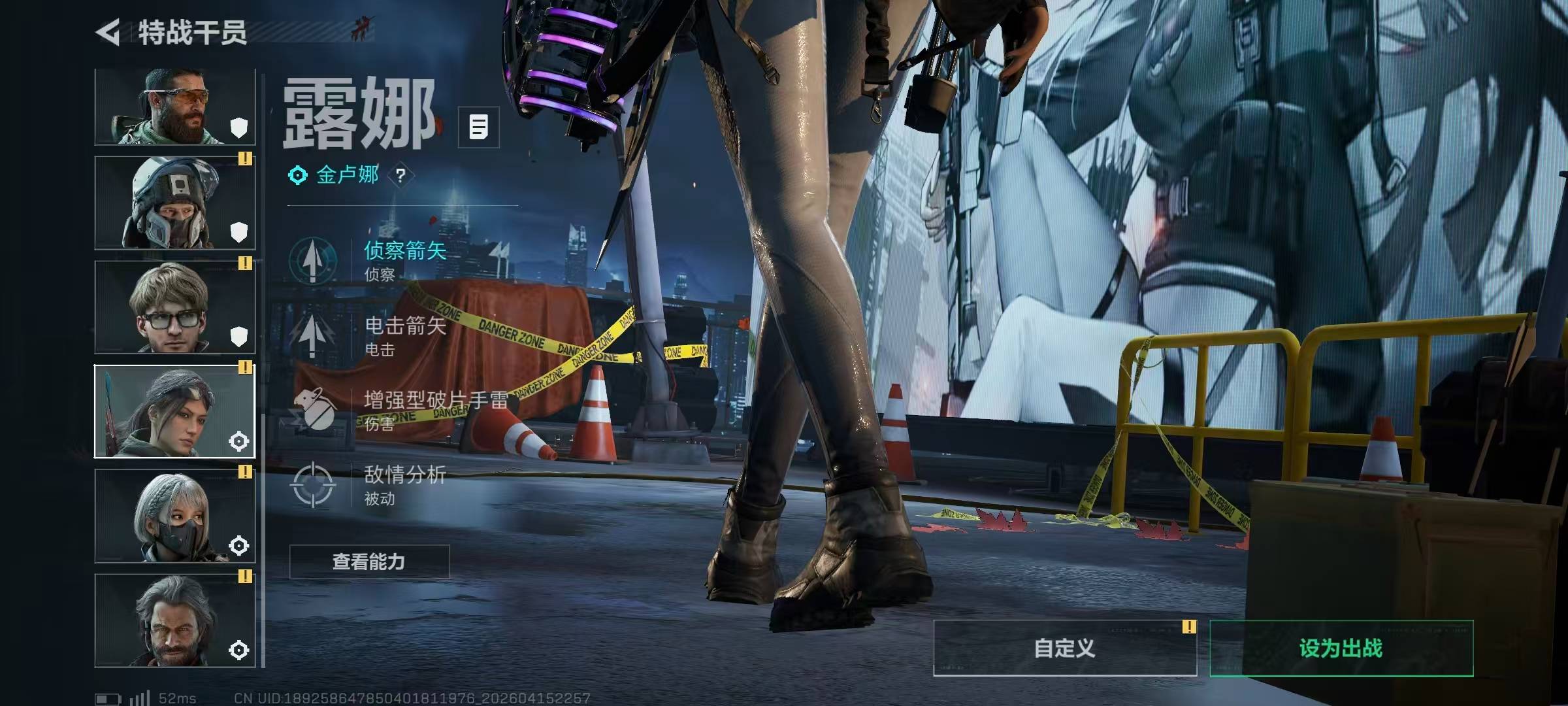Confirm with the 设为出战 button
Screen dimensions: 1568x706
(x=1341, y=648)
